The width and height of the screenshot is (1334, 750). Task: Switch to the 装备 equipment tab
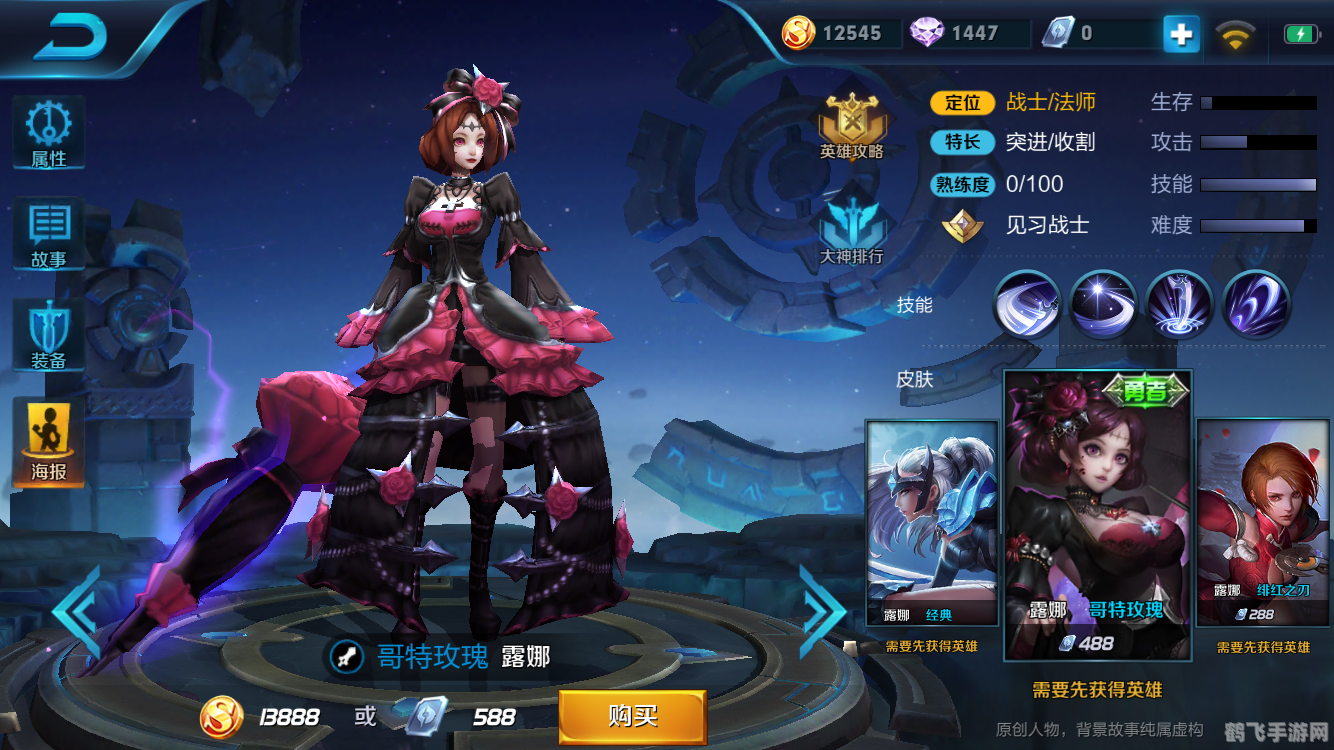pyautogui.click(x=48, y=335)
